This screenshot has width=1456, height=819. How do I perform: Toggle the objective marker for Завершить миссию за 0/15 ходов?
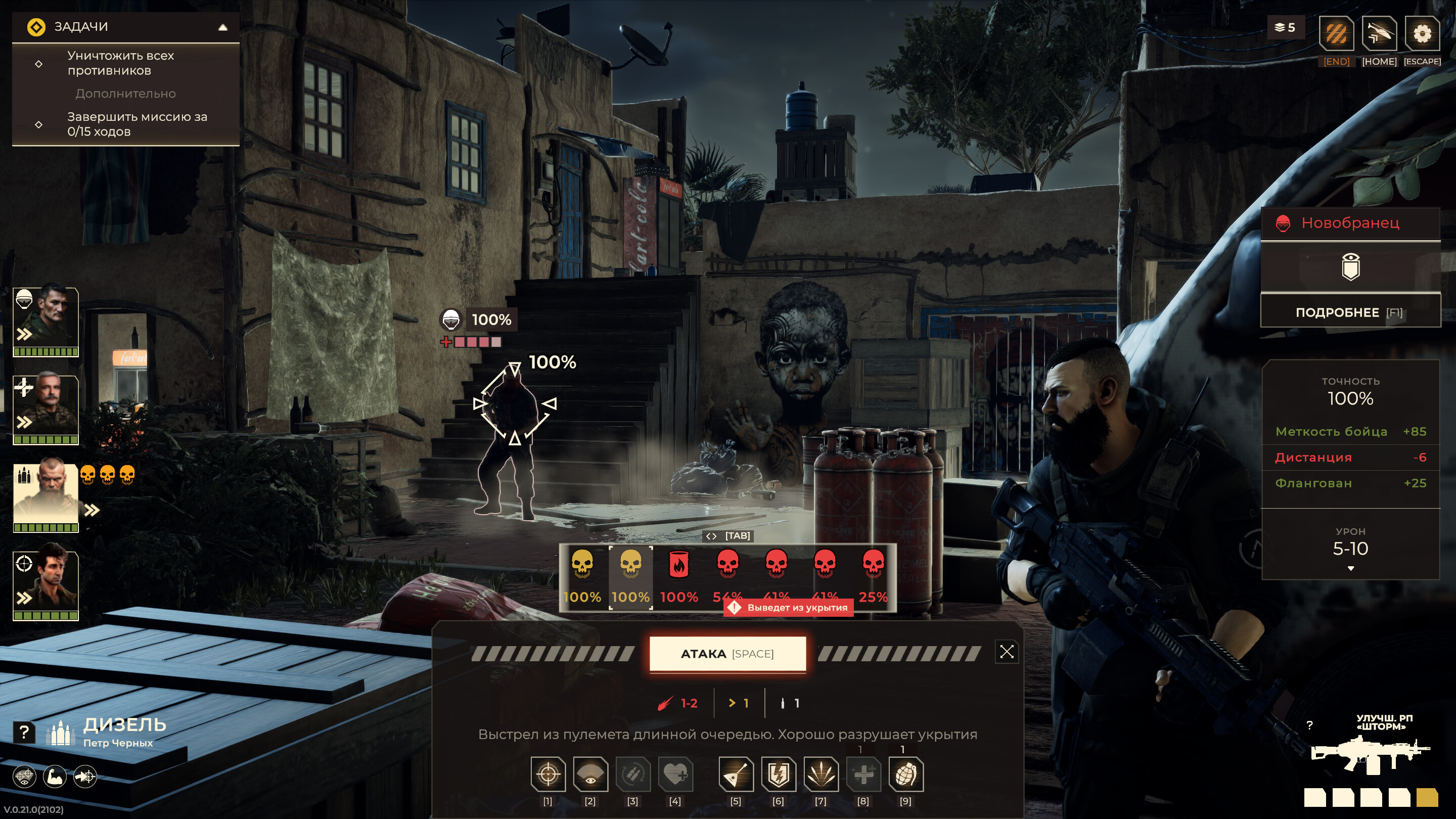pos(38,124)
